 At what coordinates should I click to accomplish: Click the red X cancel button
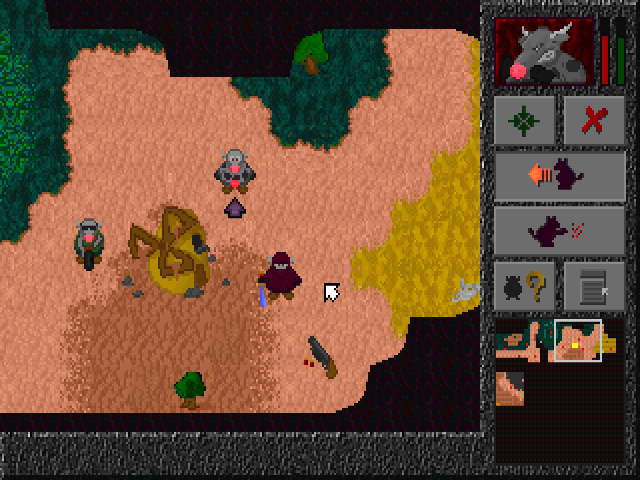(x=594, y=122)
